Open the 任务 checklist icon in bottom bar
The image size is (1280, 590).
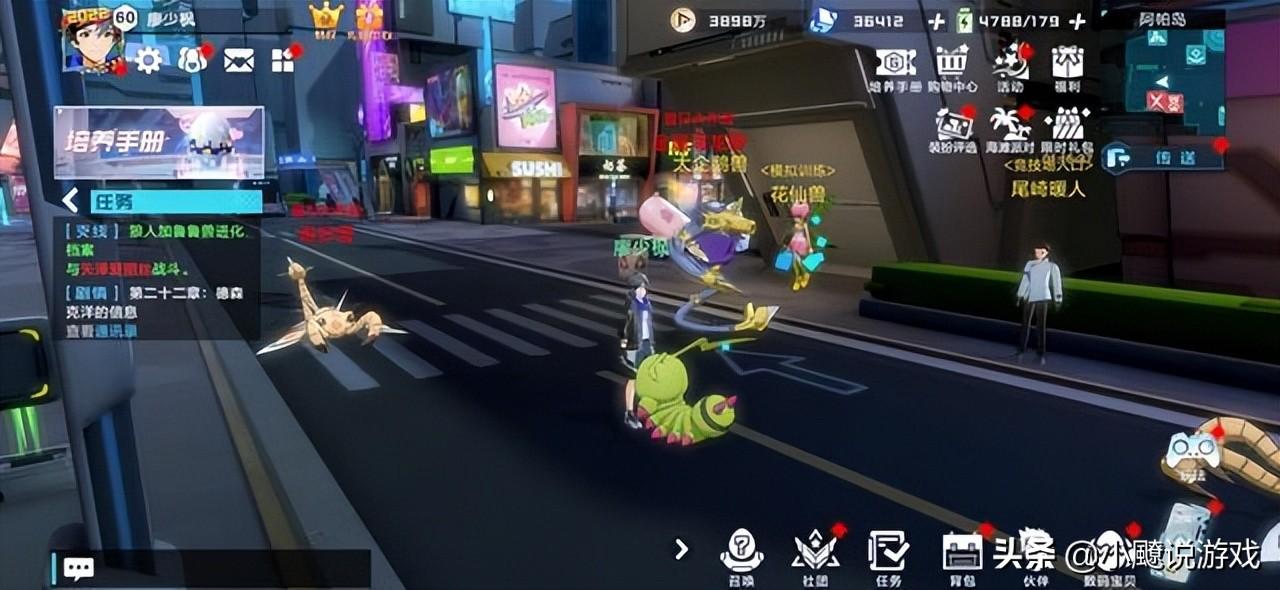[888, 553]
